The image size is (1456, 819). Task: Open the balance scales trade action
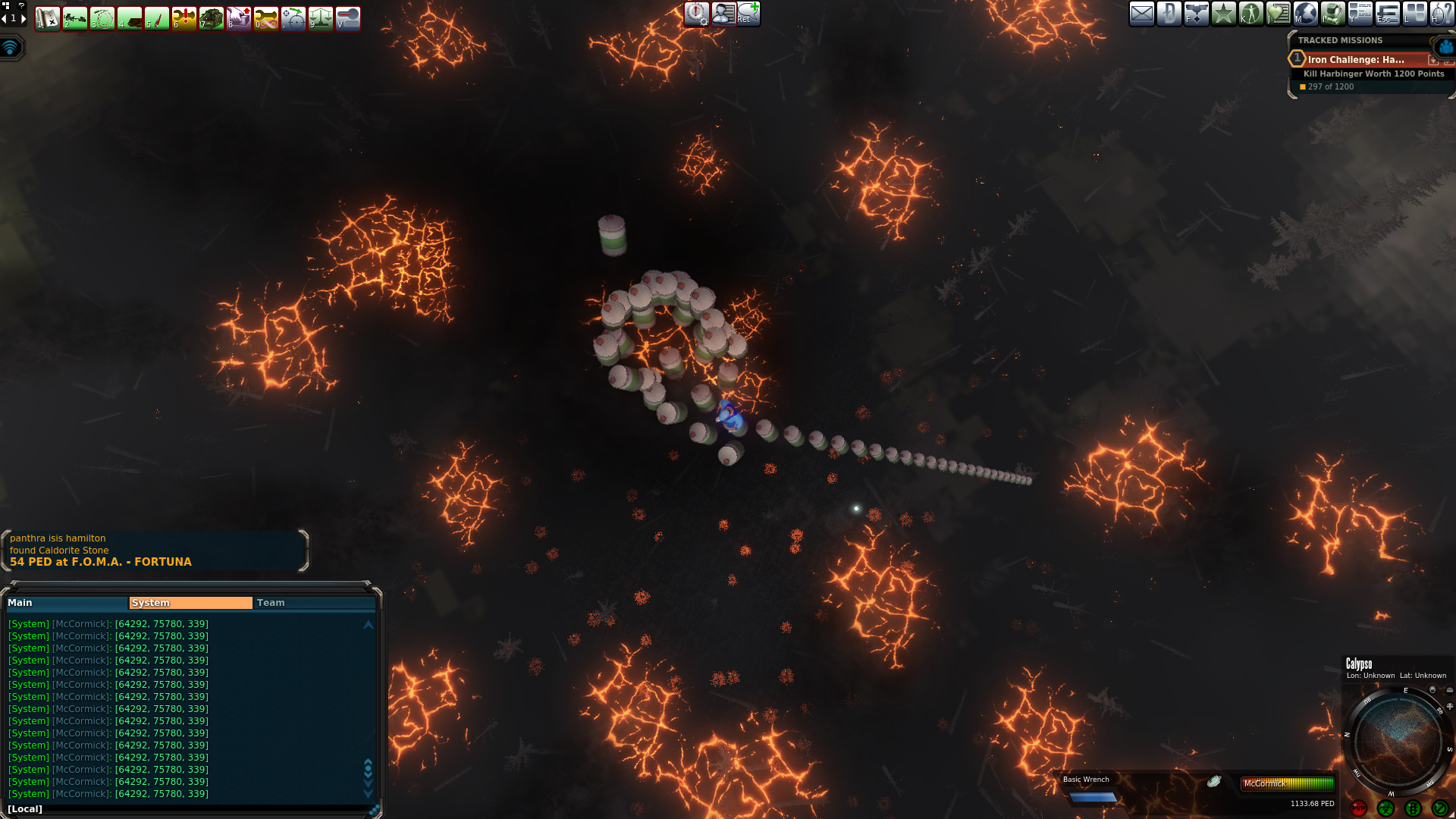(x=321, y=18)
